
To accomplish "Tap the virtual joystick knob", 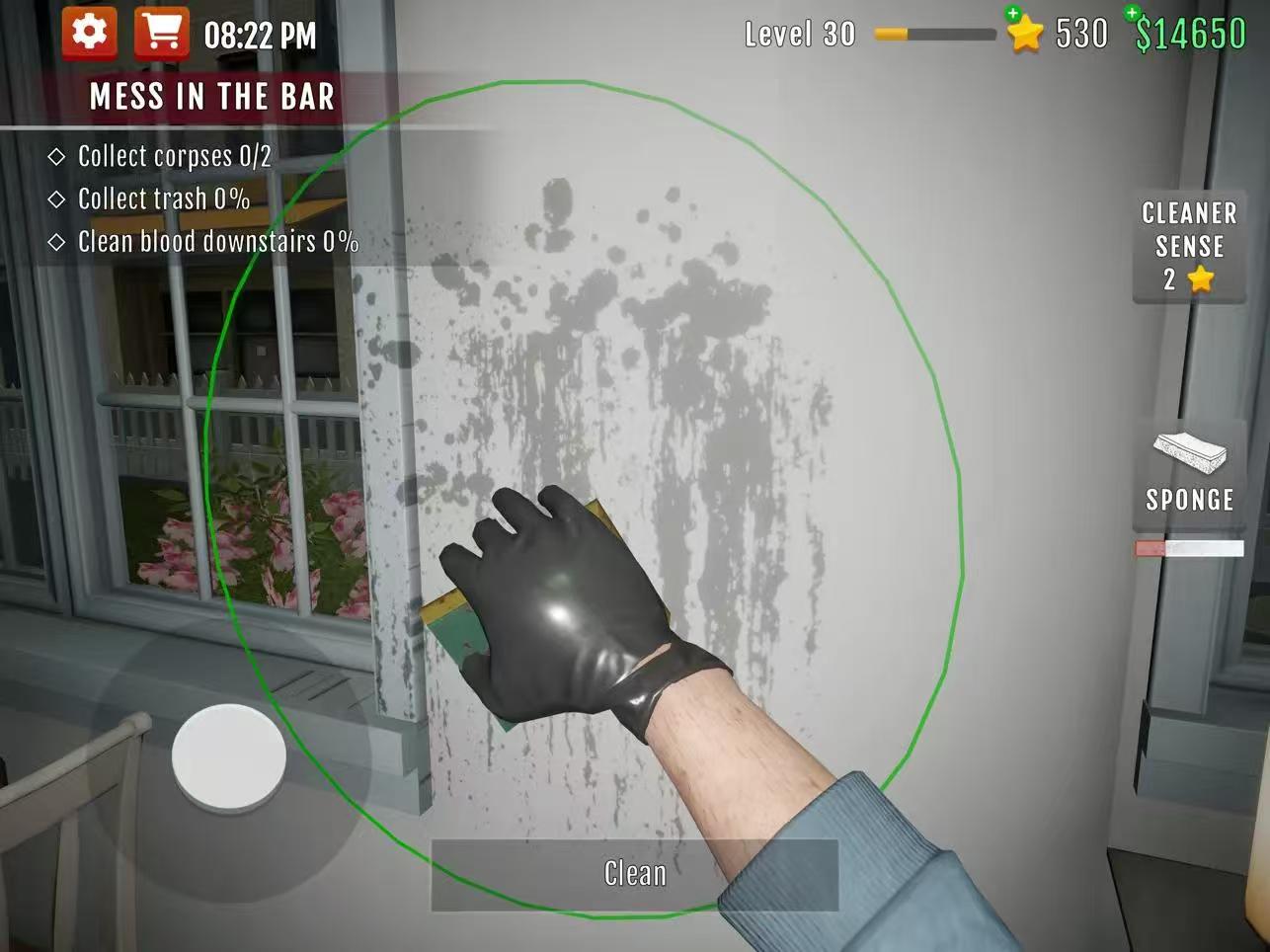I will pos(229,757).
